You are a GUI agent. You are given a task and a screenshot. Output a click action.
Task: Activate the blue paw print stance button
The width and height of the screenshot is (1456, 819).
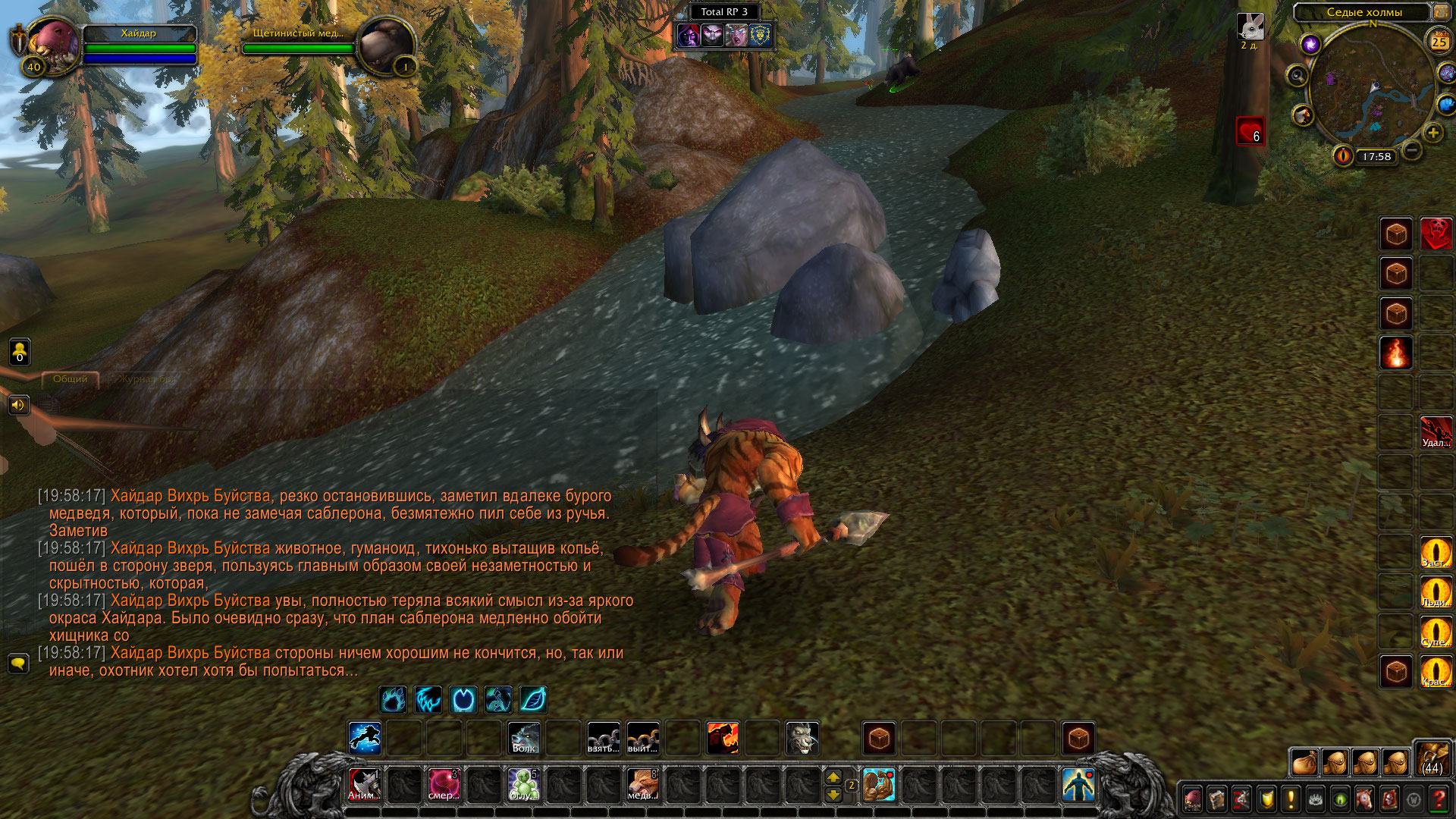click(393, 699)
